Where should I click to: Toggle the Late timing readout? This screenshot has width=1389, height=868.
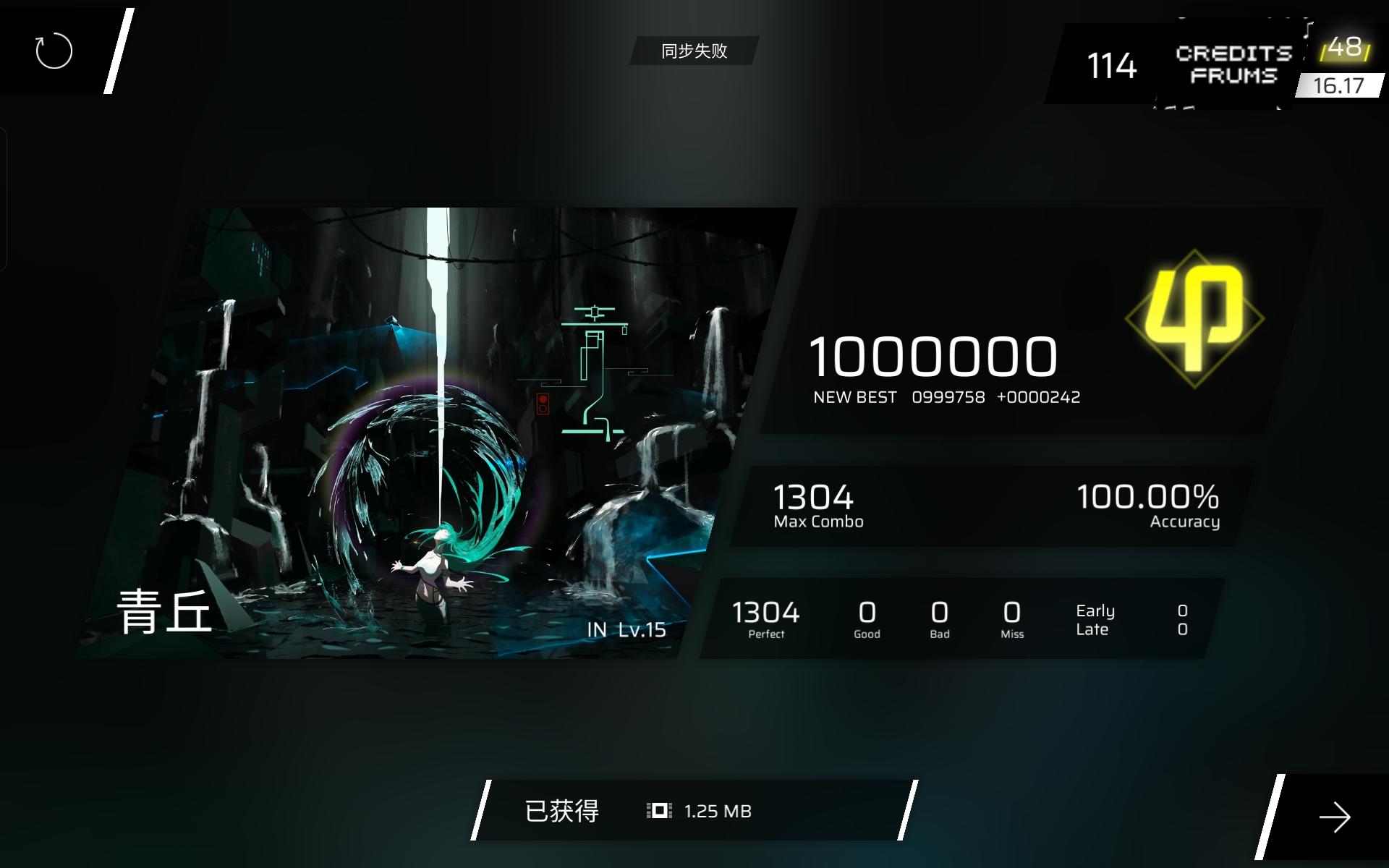[x=1092, y=629]
